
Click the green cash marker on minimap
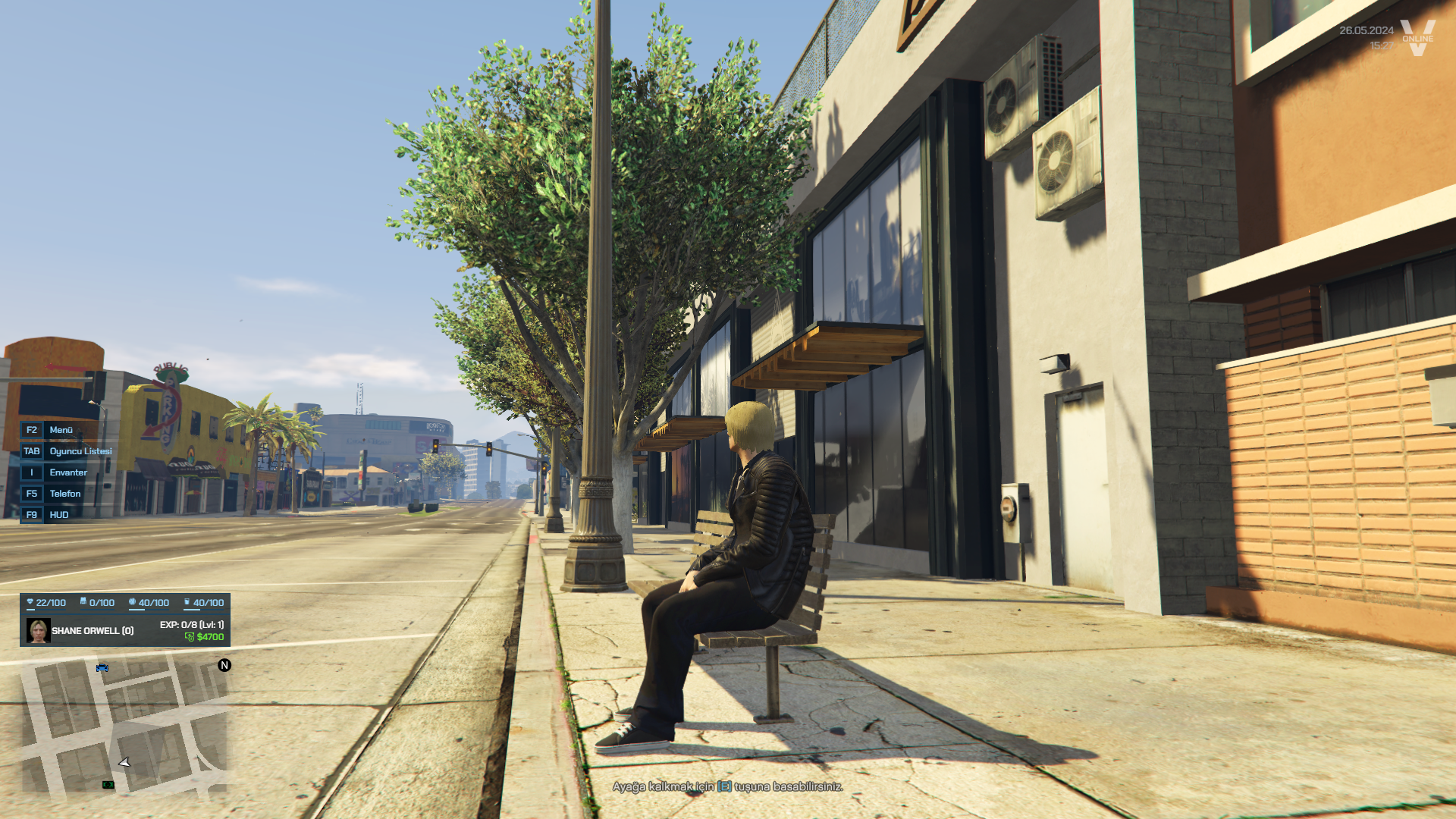click(108, 785)
